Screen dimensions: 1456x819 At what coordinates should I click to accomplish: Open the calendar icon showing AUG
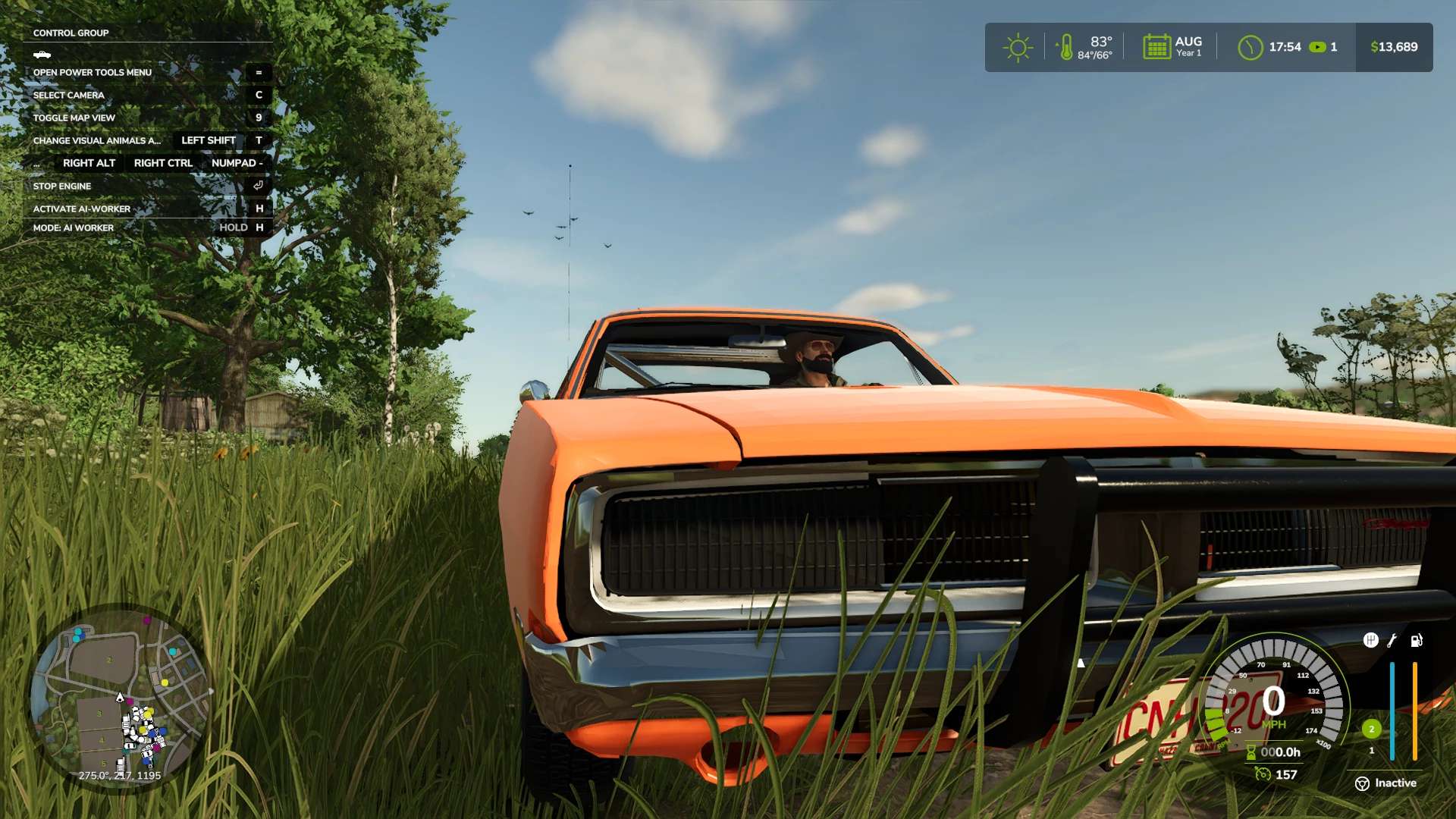(1156, 47)
